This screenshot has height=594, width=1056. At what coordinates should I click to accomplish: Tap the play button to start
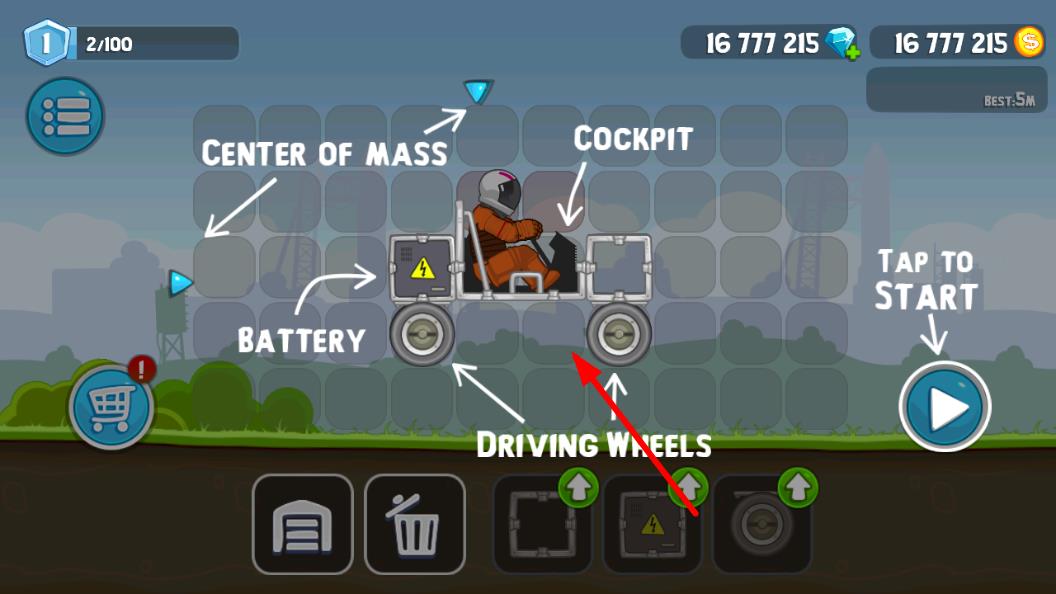point(945,407)
